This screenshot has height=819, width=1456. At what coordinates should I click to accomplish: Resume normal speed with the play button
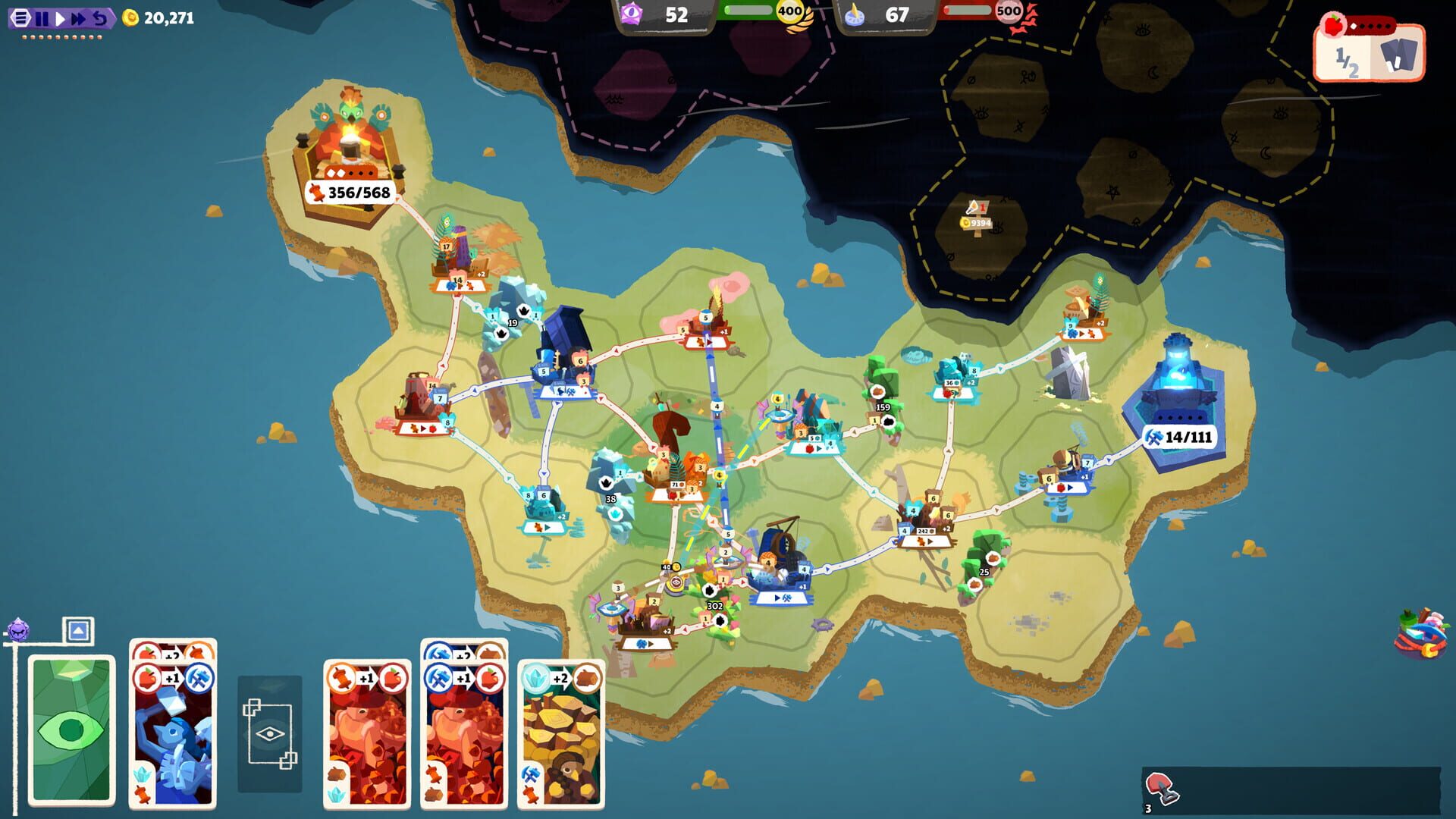[x=61, y=18]
